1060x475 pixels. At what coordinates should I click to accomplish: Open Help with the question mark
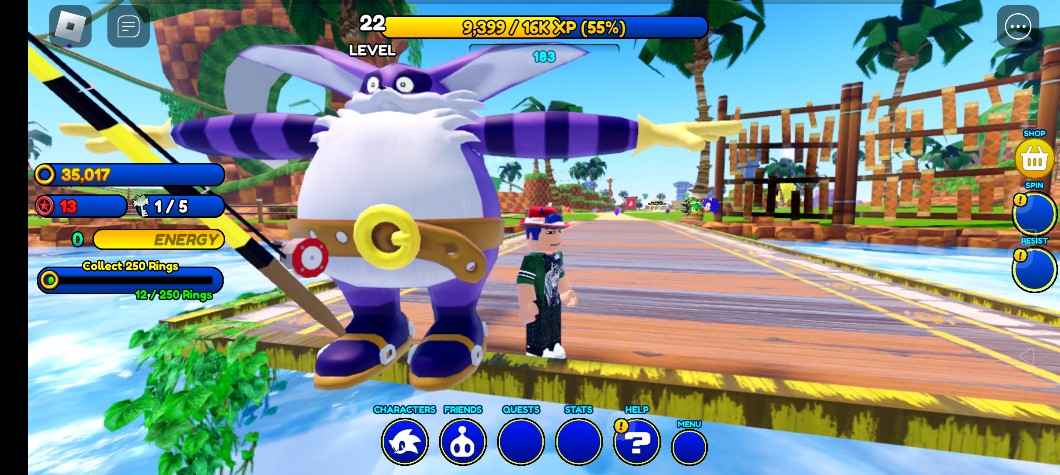638,441
